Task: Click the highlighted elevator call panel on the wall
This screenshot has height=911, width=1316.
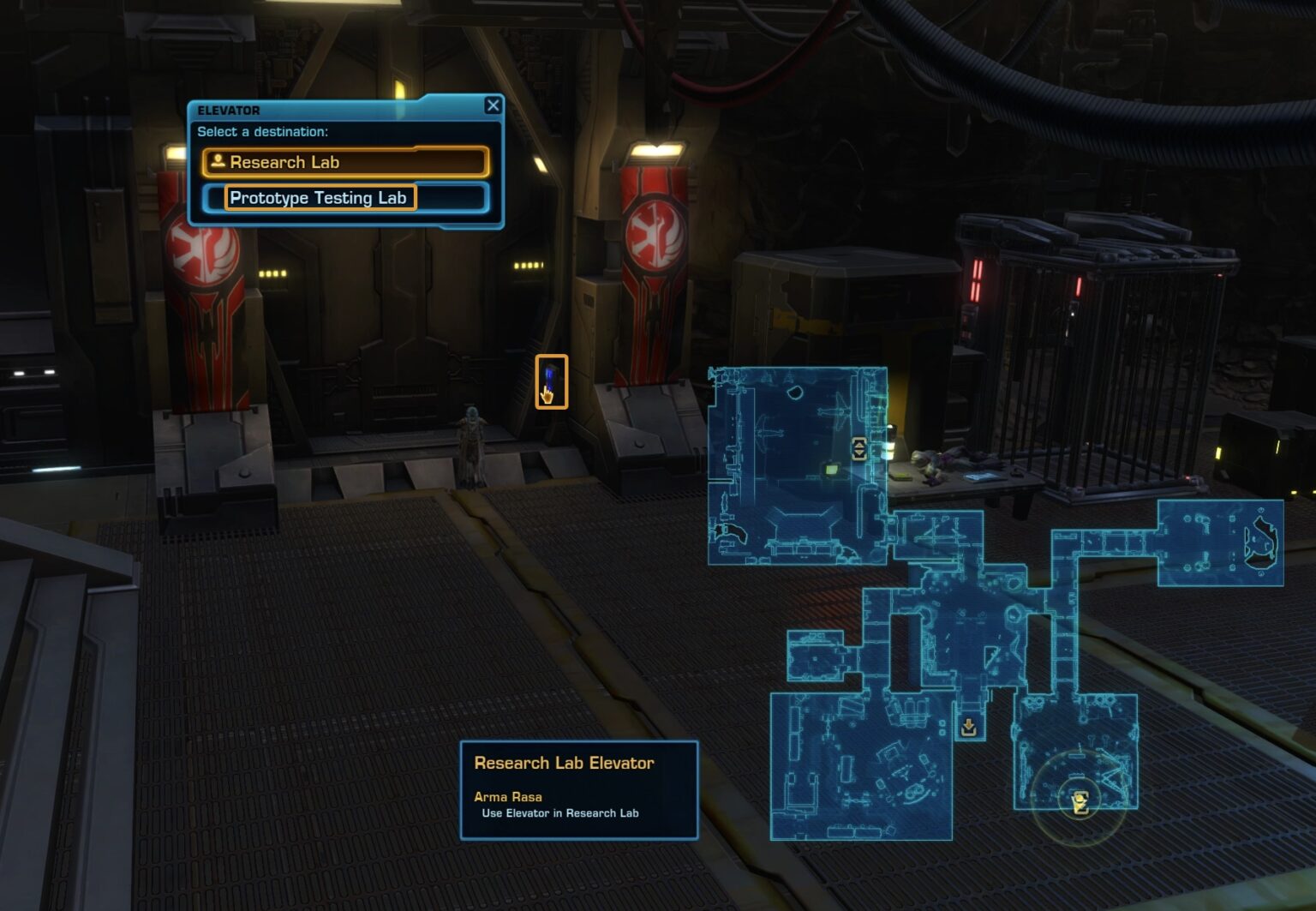Action: coord(553,375)
